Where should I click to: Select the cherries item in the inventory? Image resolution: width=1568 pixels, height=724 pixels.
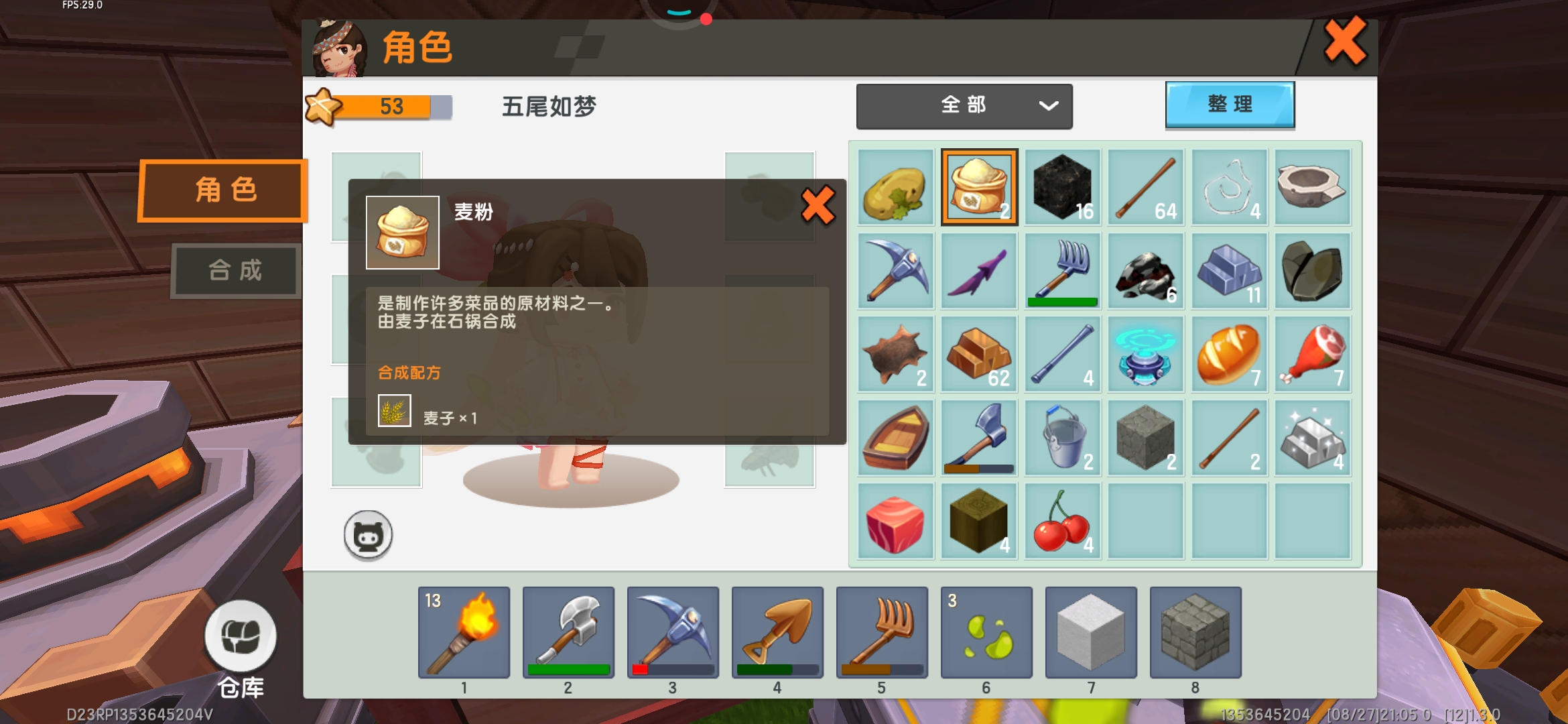(x=1061, y=521)
